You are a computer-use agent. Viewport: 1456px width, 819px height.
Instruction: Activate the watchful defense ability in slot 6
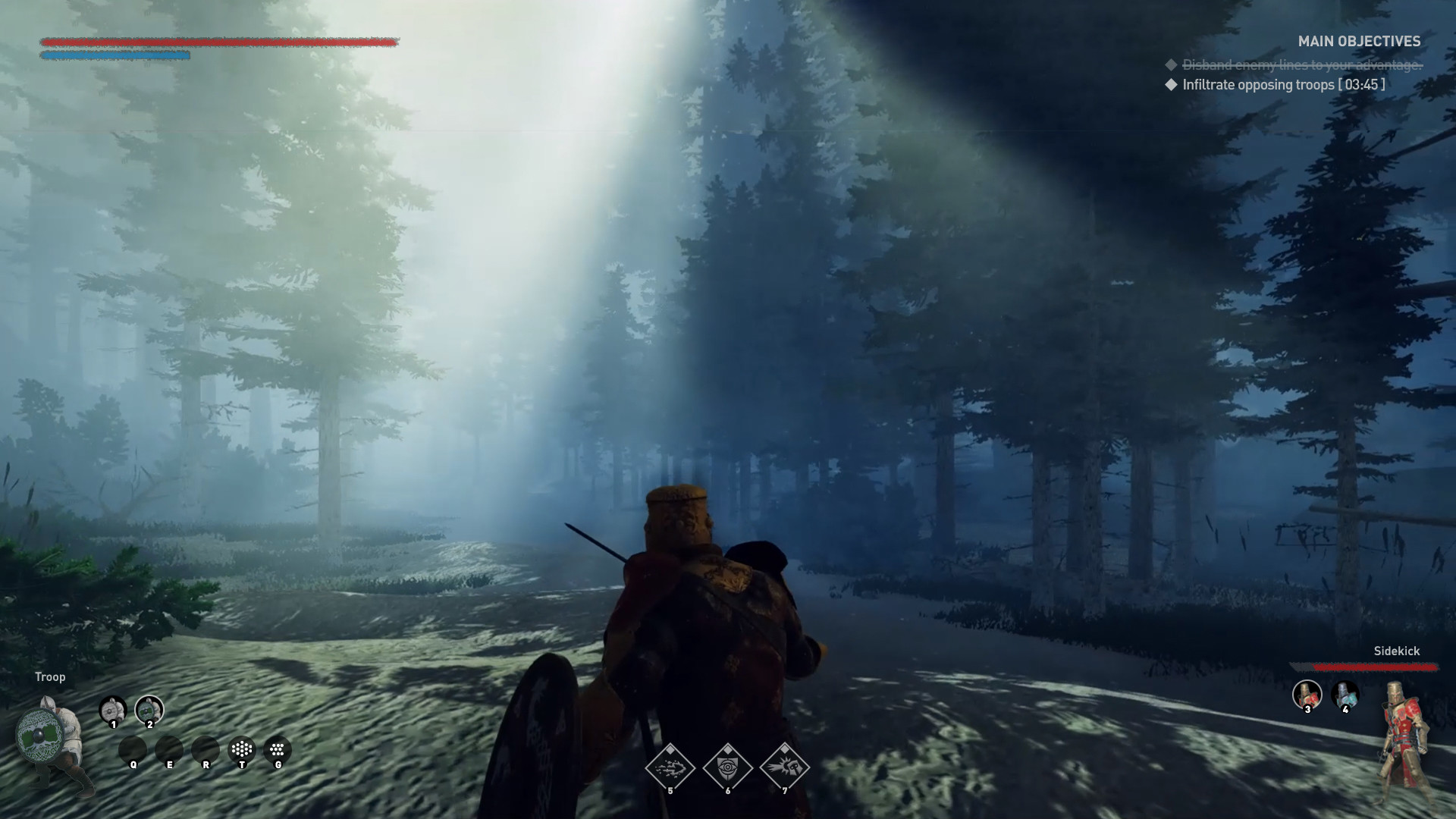click(x=727, y=767)
